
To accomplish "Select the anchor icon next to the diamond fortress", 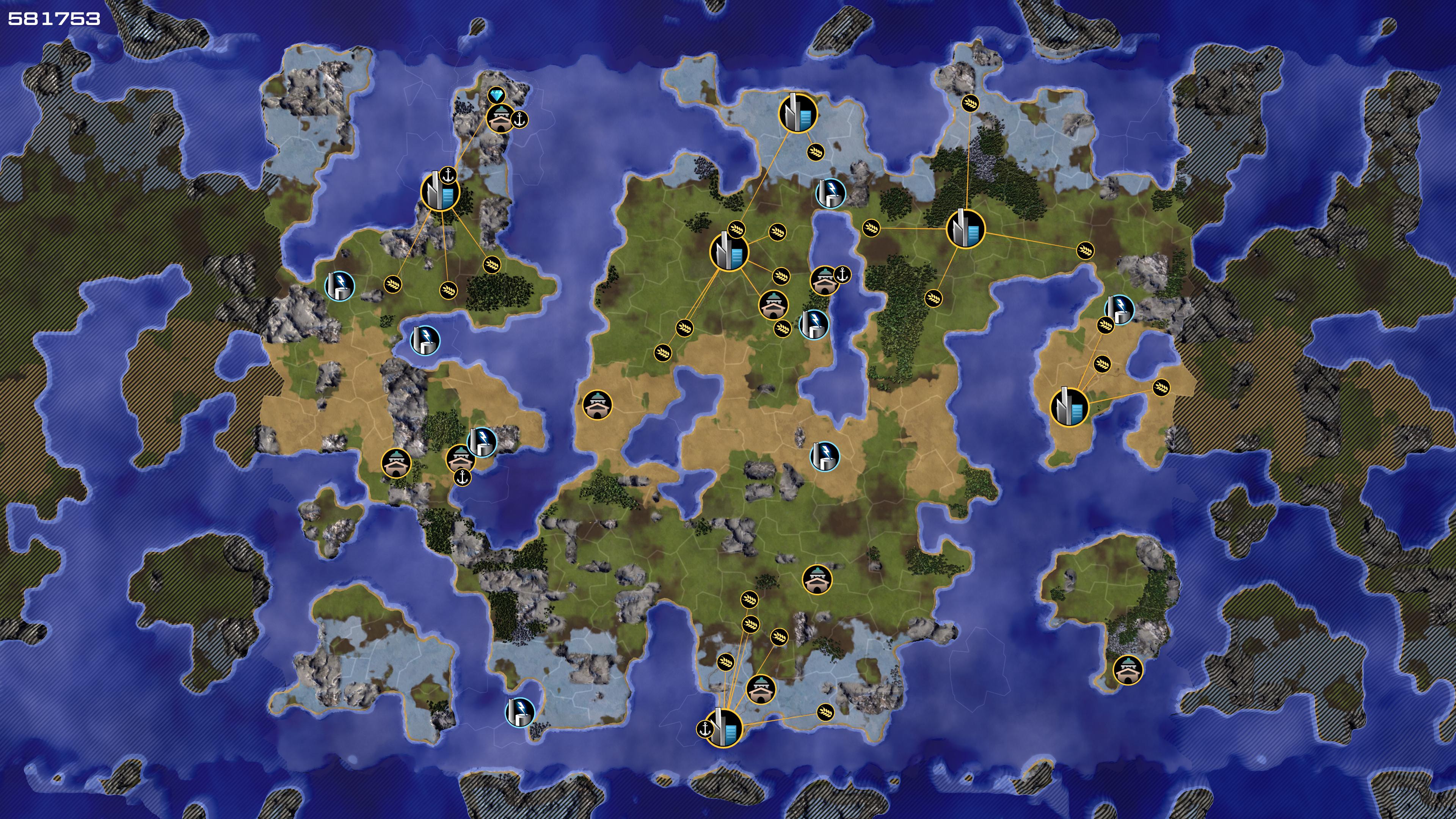I will pyautogui.click(x=519, y=119).
